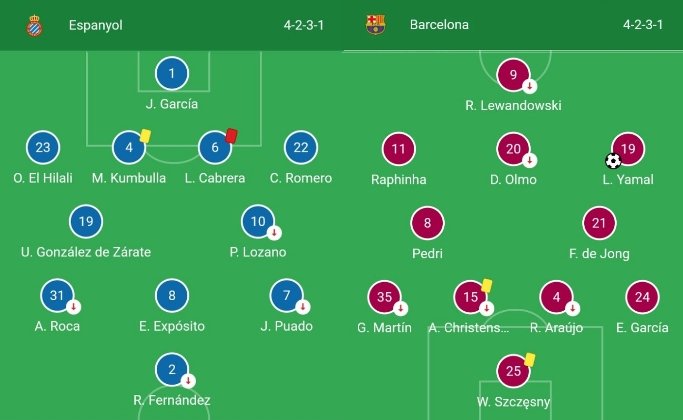This screenshot has height=420, width=683.
Task: Select goalkeeper W. Szczęsny
Action: click(513, 371)
